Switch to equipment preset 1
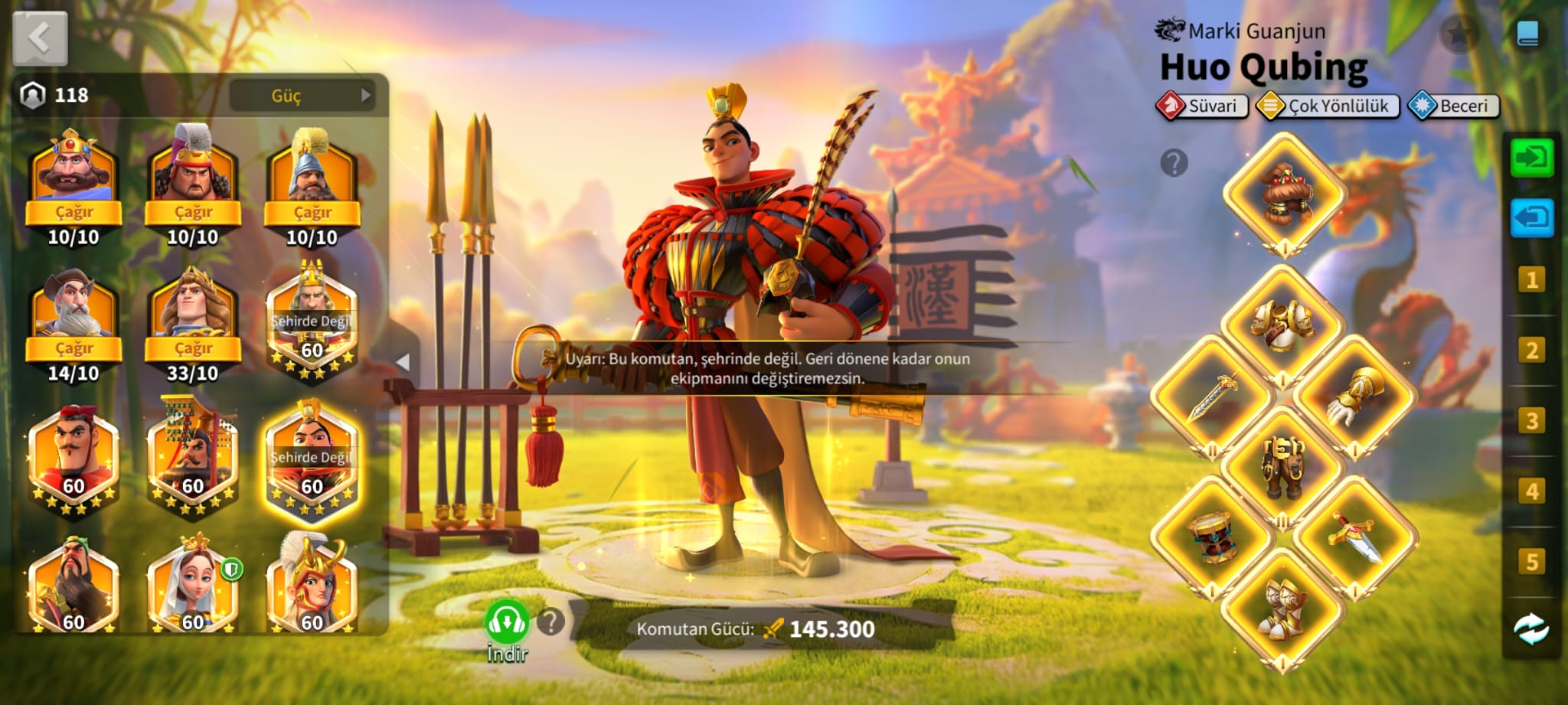 pos(1531,280)
